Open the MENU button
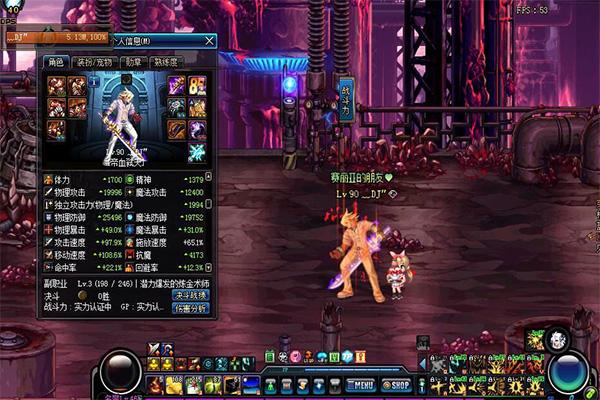 [360, 385]
